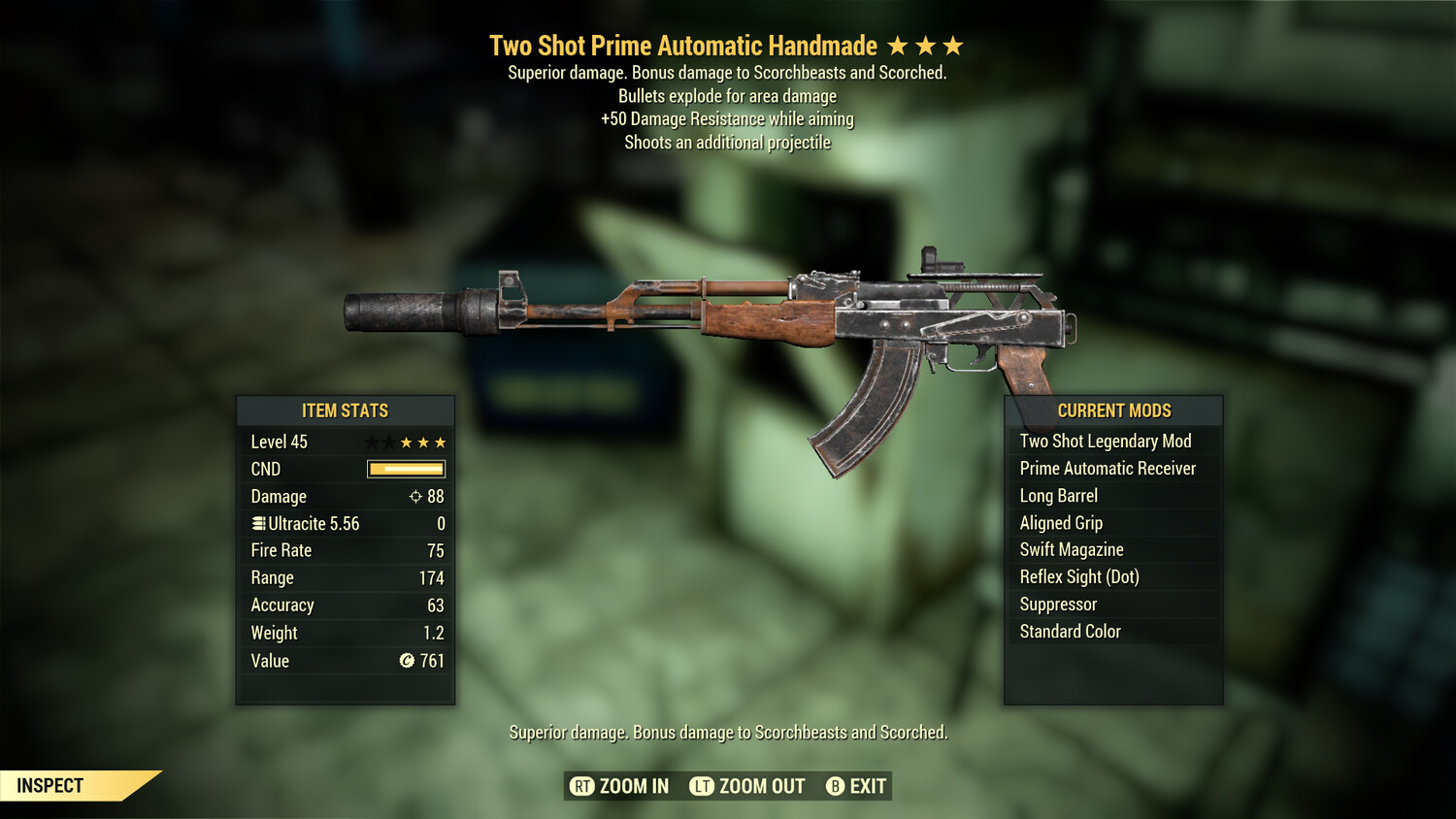Toggle Standard Color in the mods list
The image size is (1456, 819).
(1069, 631)
